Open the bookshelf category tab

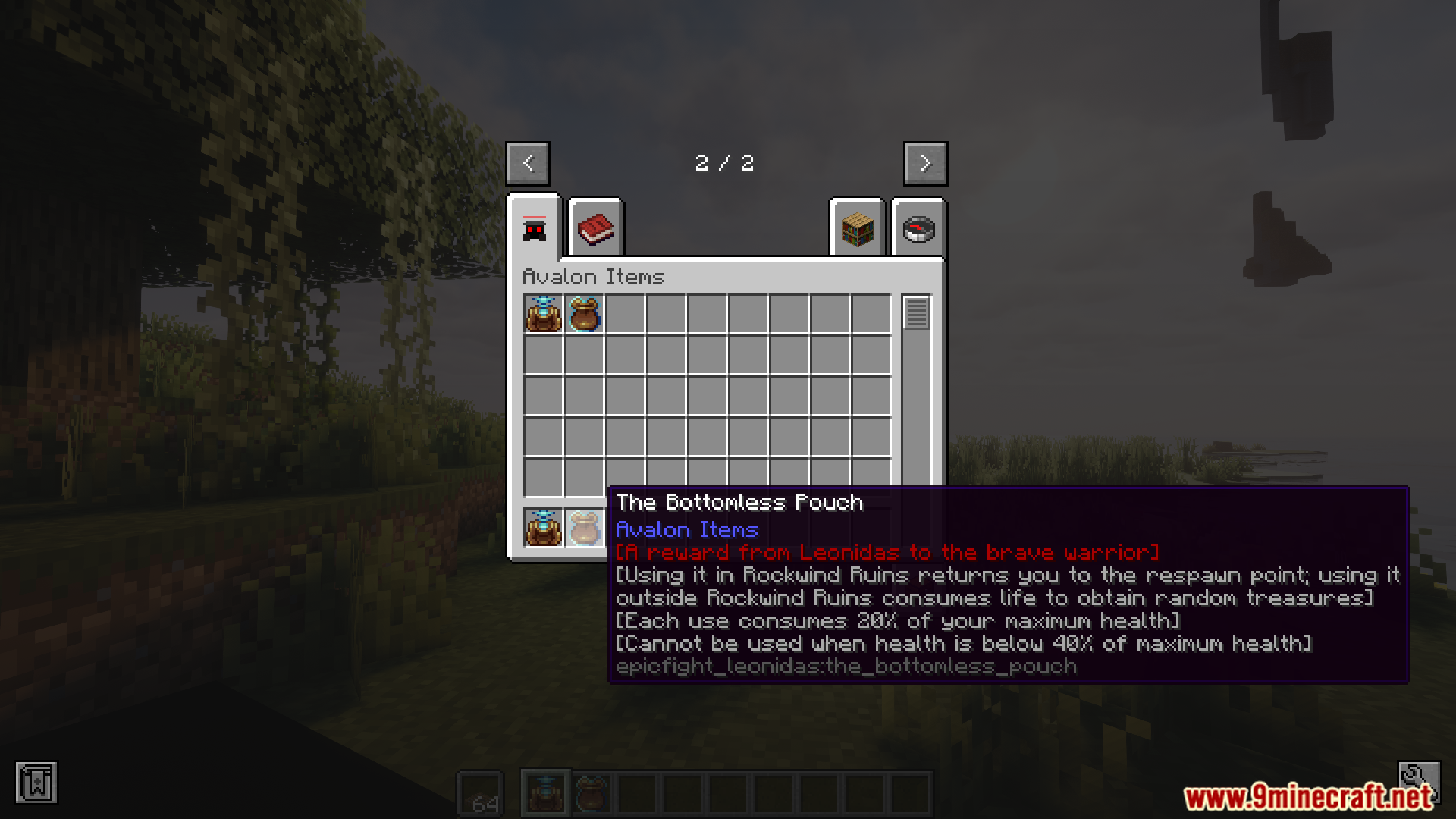pos(857,229)
